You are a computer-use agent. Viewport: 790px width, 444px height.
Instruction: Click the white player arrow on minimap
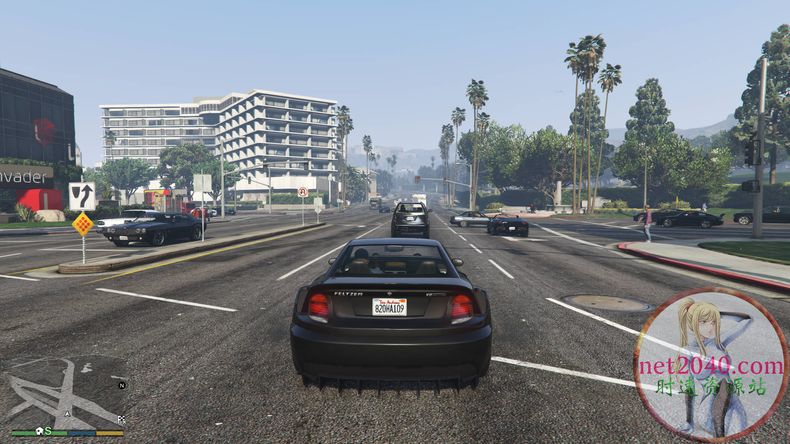pyautogui.click(x=67, y=411)
